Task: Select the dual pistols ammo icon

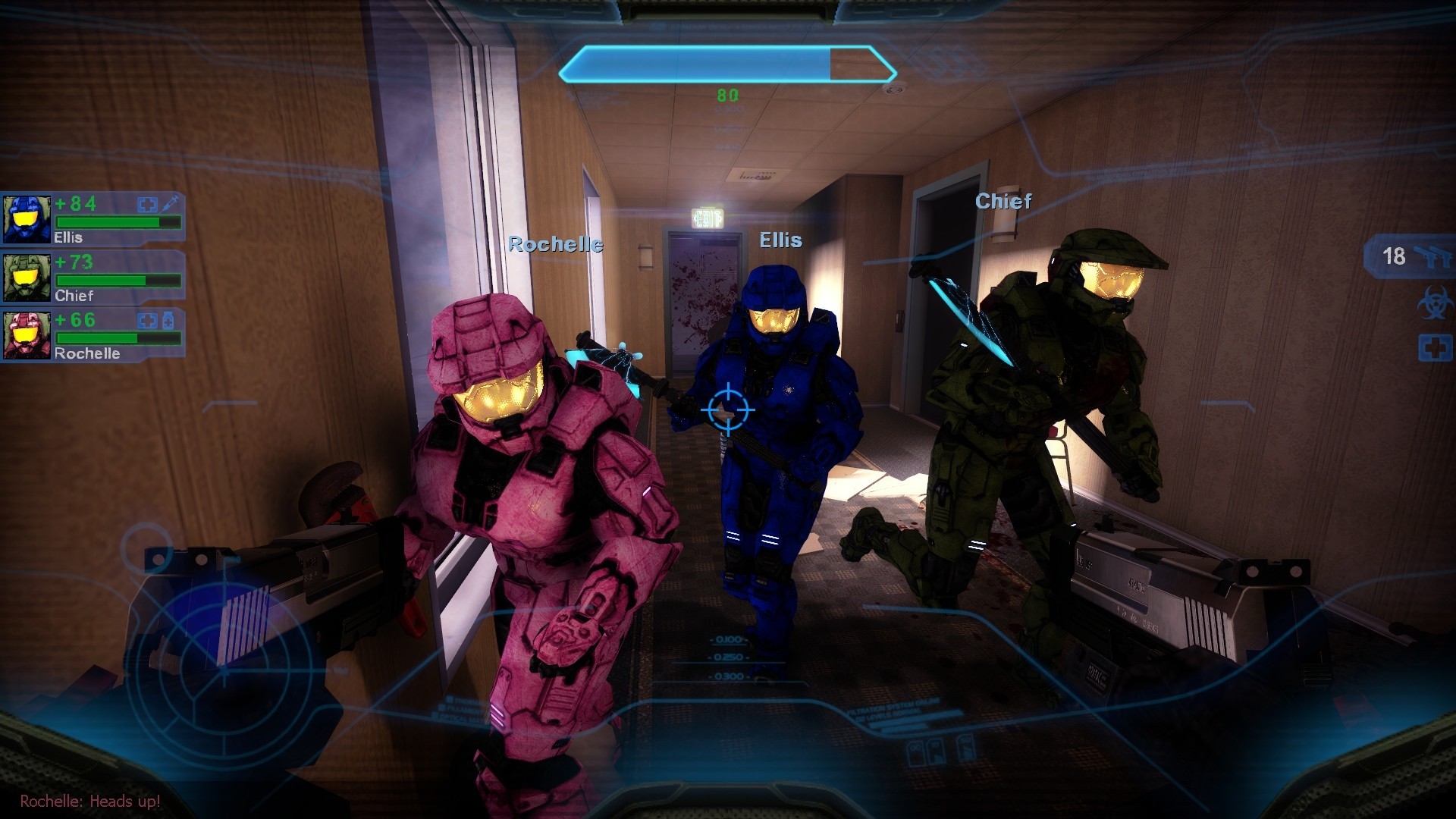Action: (x=1433, y=256)
